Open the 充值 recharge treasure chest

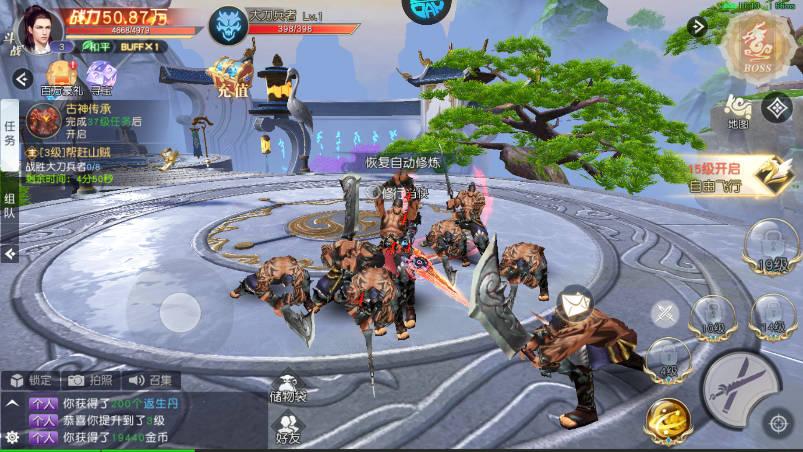229,77
